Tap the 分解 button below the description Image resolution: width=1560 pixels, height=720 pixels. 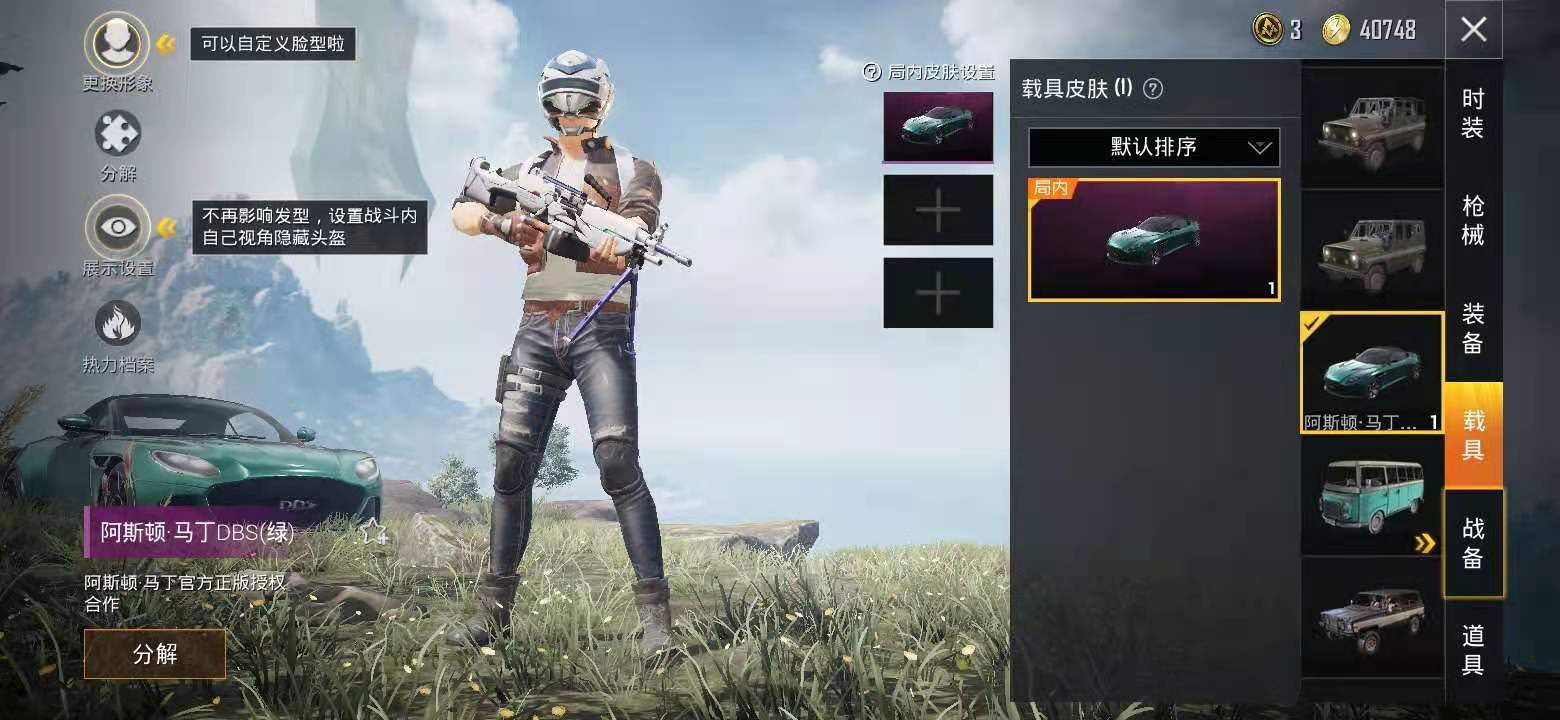click(x=155, y=654)
